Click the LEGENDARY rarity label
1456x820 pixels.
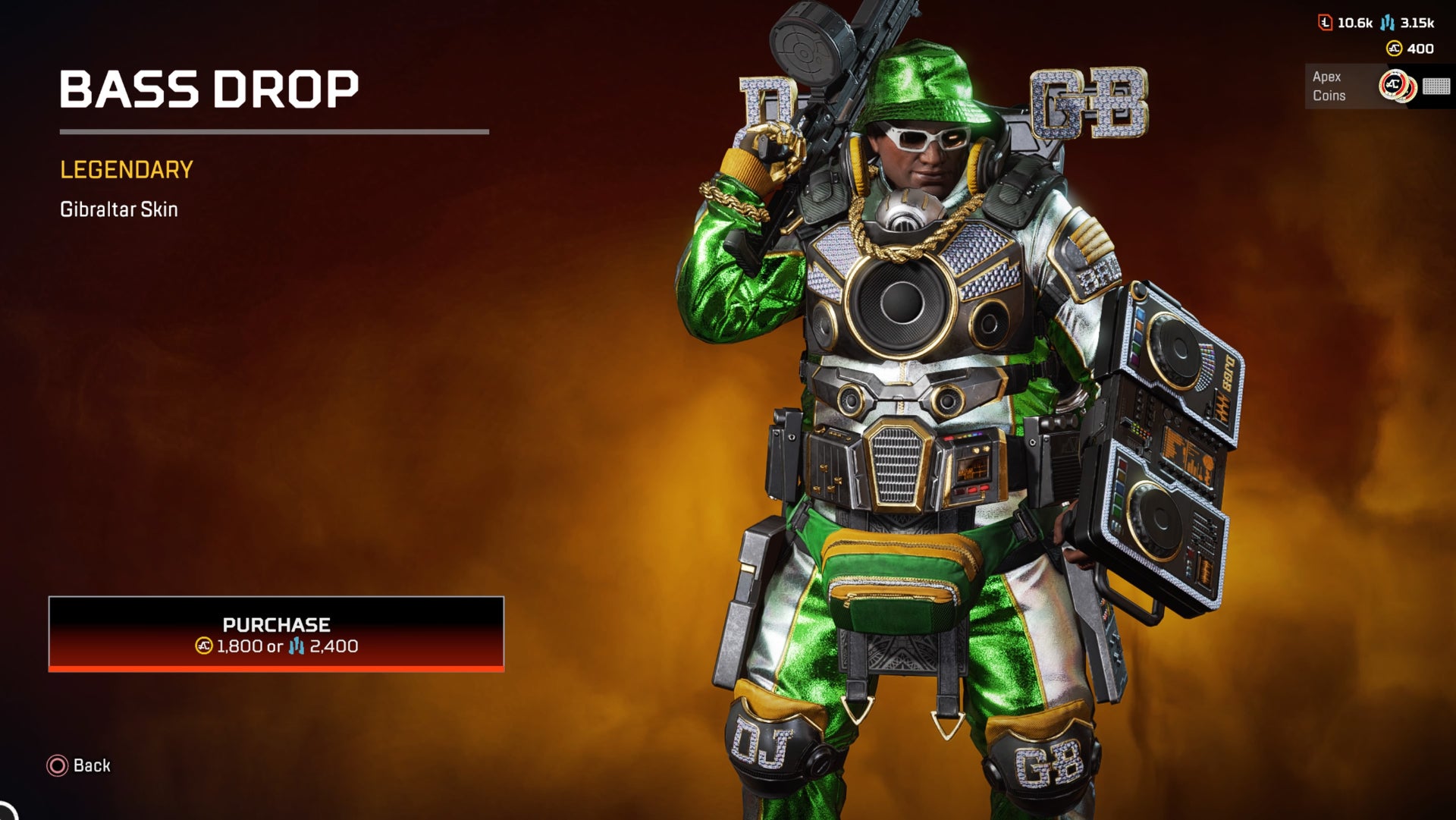pos(126,170)
